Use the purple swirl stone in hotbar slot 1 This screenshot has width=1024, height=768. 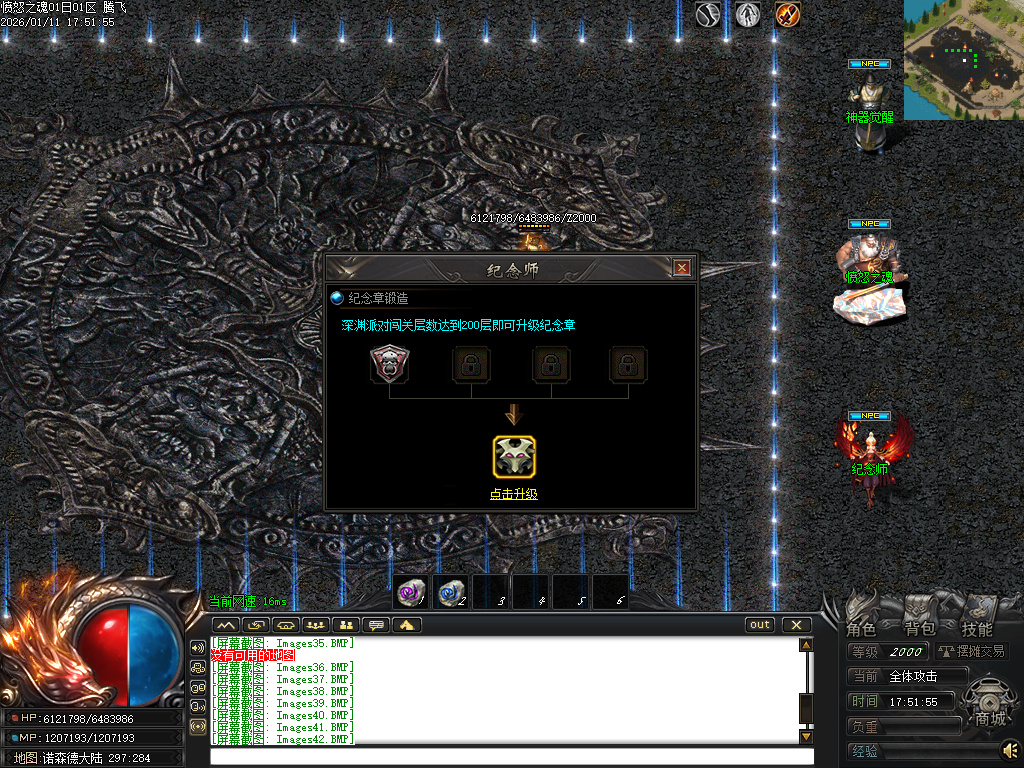tap(410, 592)
